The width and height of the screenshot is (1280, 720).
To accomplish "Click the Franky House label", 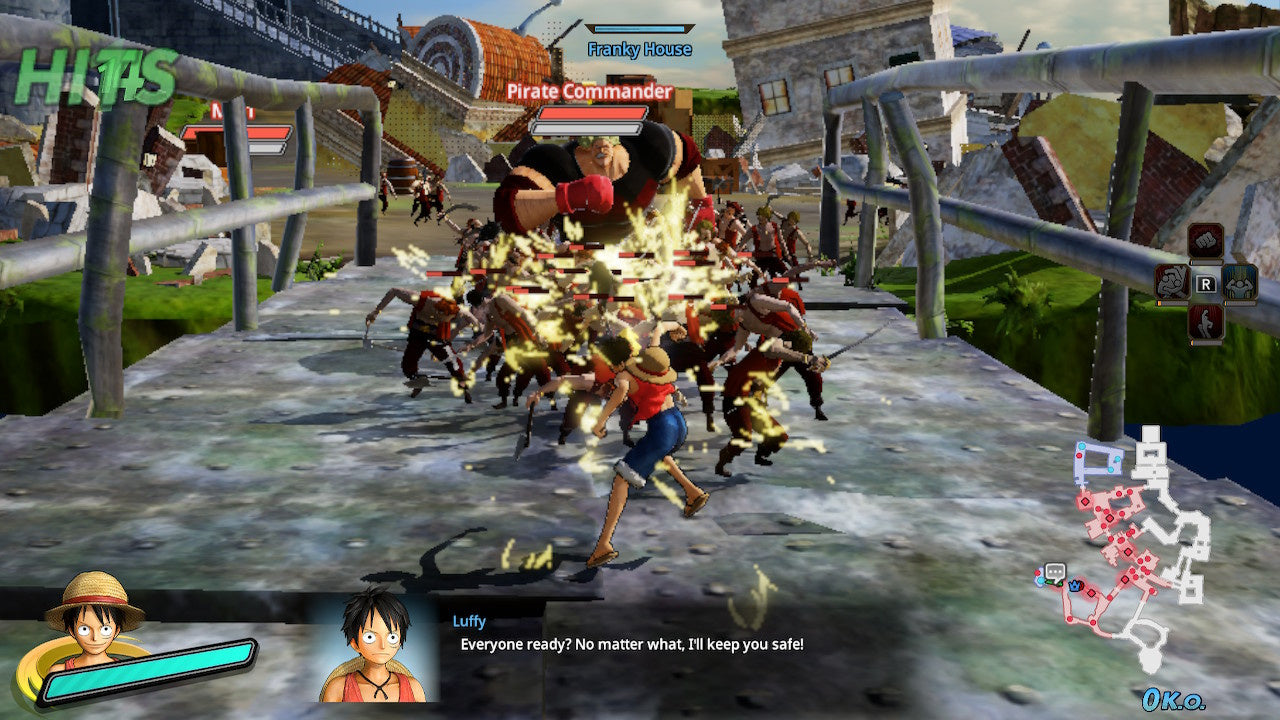I will point(641,49).
